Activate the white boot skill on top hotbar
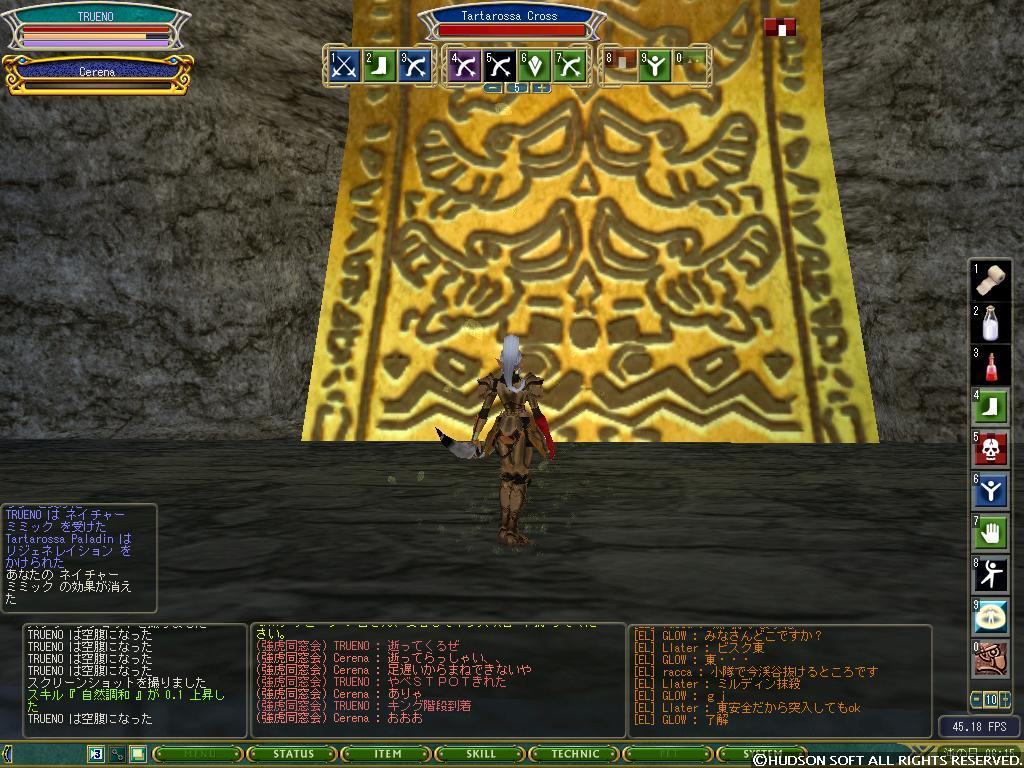Screen dimensions: 1024x768 pos(379,66)
